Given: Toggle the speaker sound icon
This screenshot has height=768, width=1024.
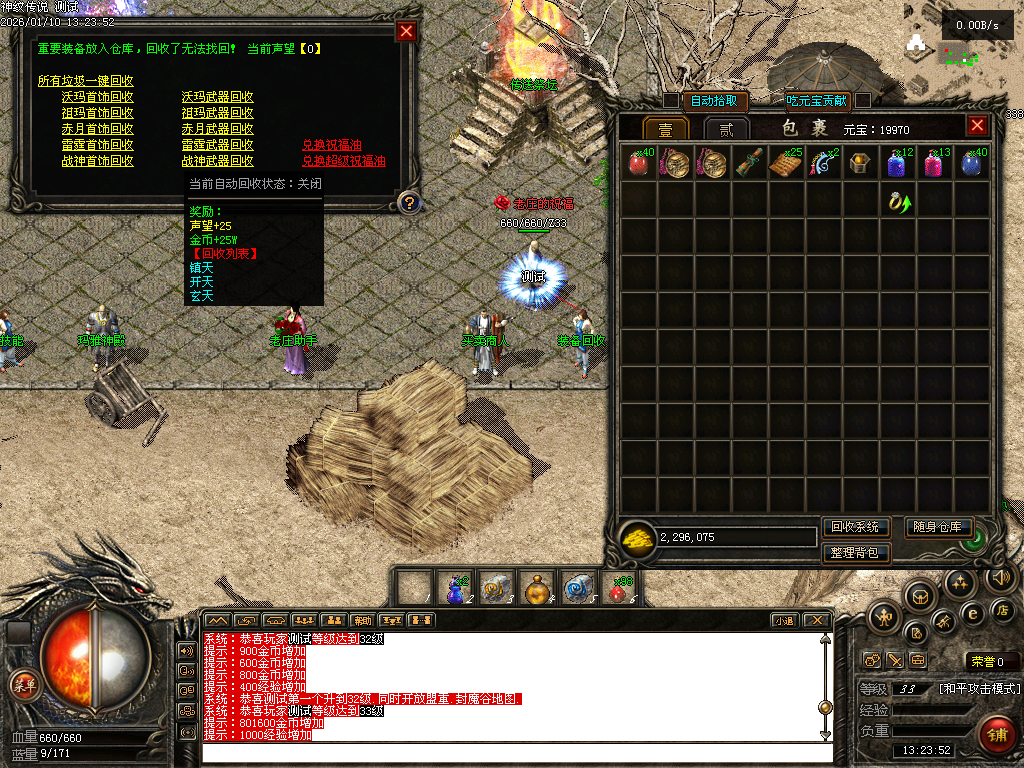Looking at the screenshot, I should pos(998,577).
